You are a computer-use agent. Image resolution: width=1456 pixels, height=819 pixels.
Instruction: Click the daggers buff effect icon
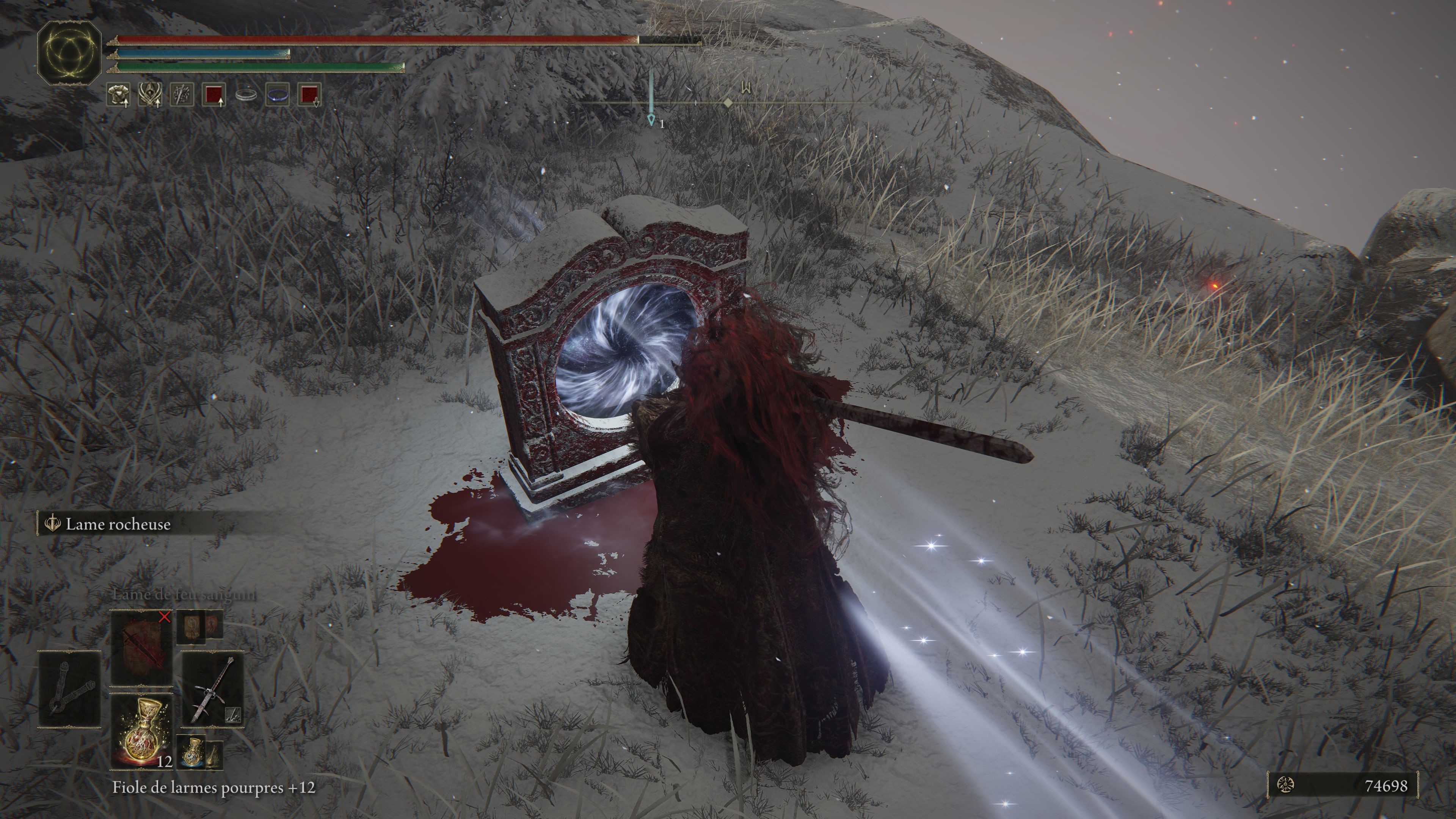[182, 95]
